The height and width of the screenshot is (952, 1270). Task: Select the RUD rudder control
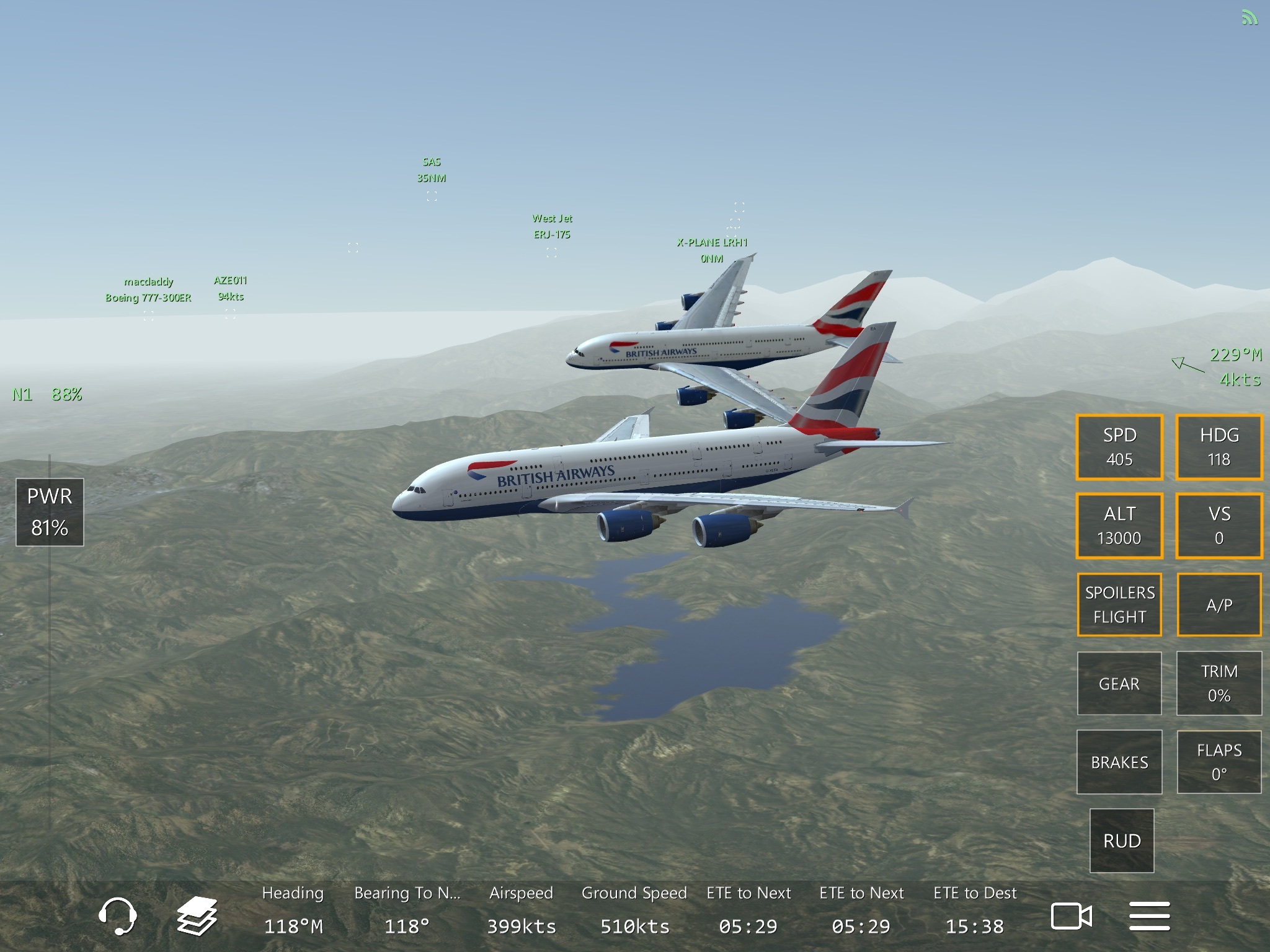coord(1122,840)
